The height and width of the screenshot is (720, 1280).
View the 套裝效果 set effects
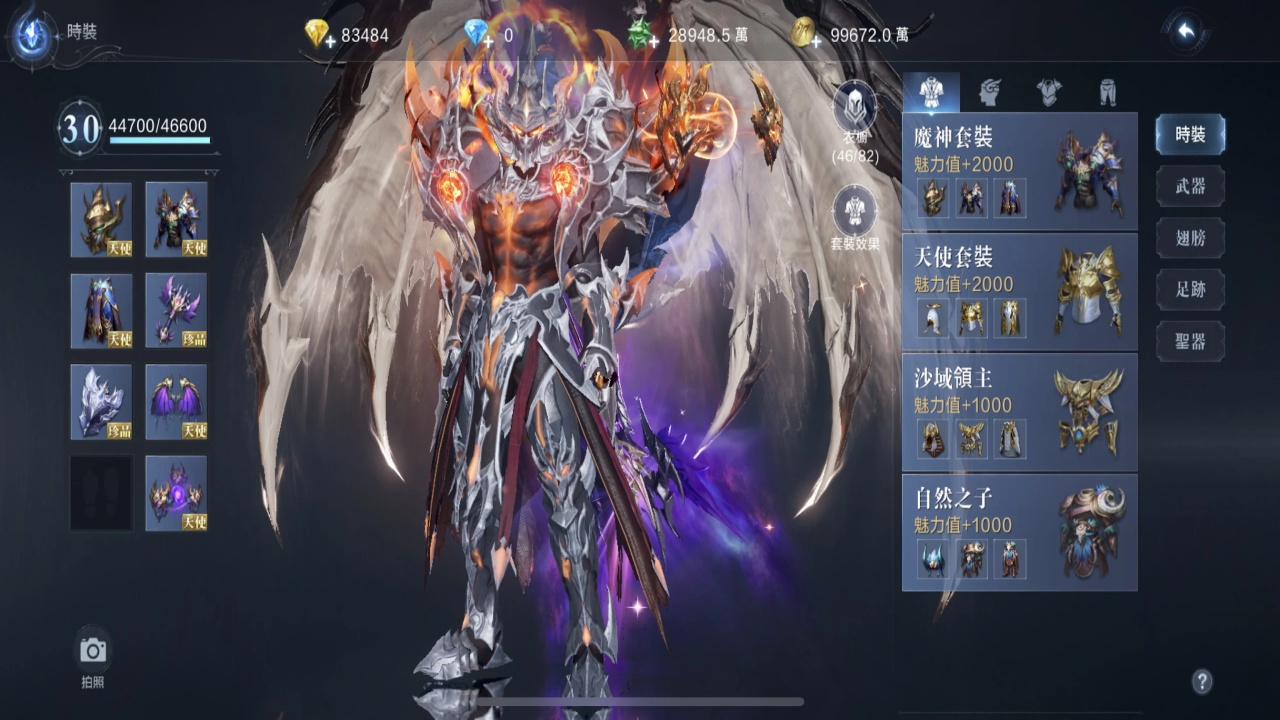click(855, 213)
